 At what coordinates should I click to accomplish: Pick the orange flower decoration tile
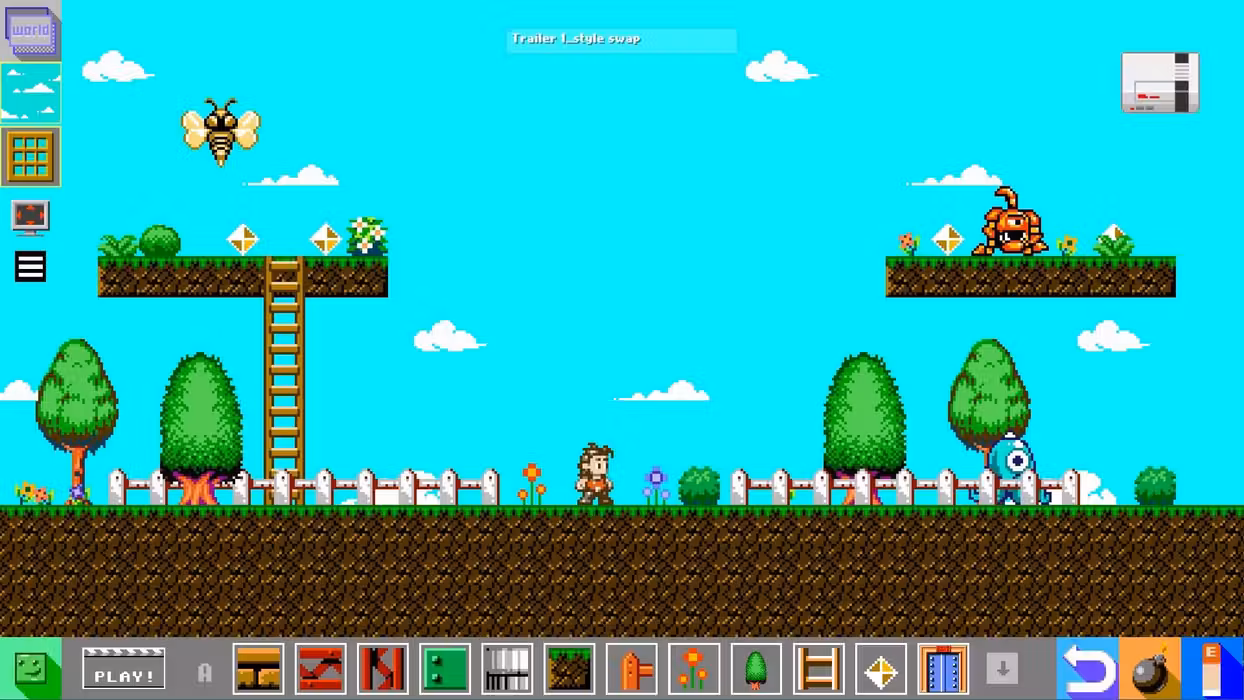[x=693, y=669]
